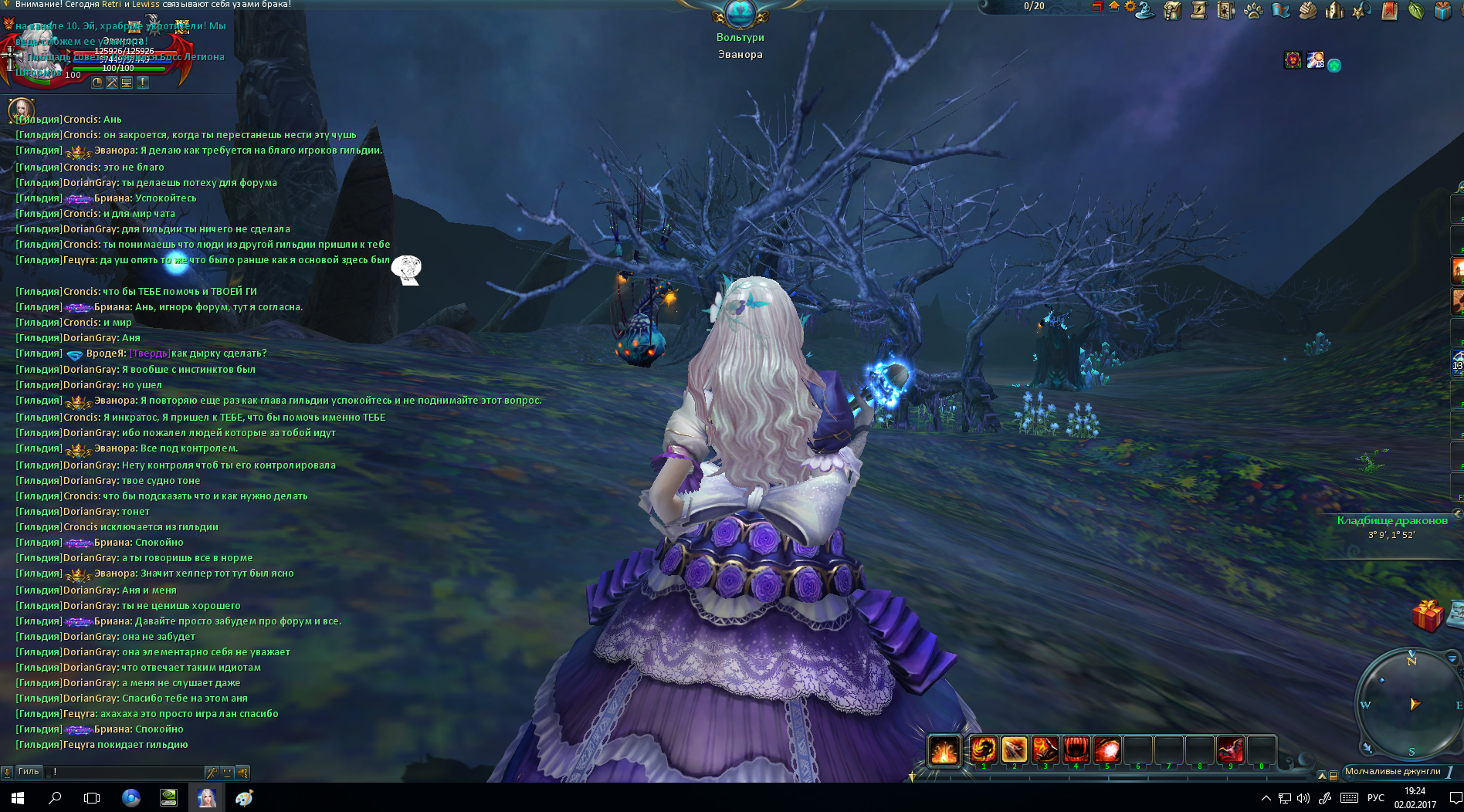
Task: Open the blue gift box icon
Action: click(1442, 11)
